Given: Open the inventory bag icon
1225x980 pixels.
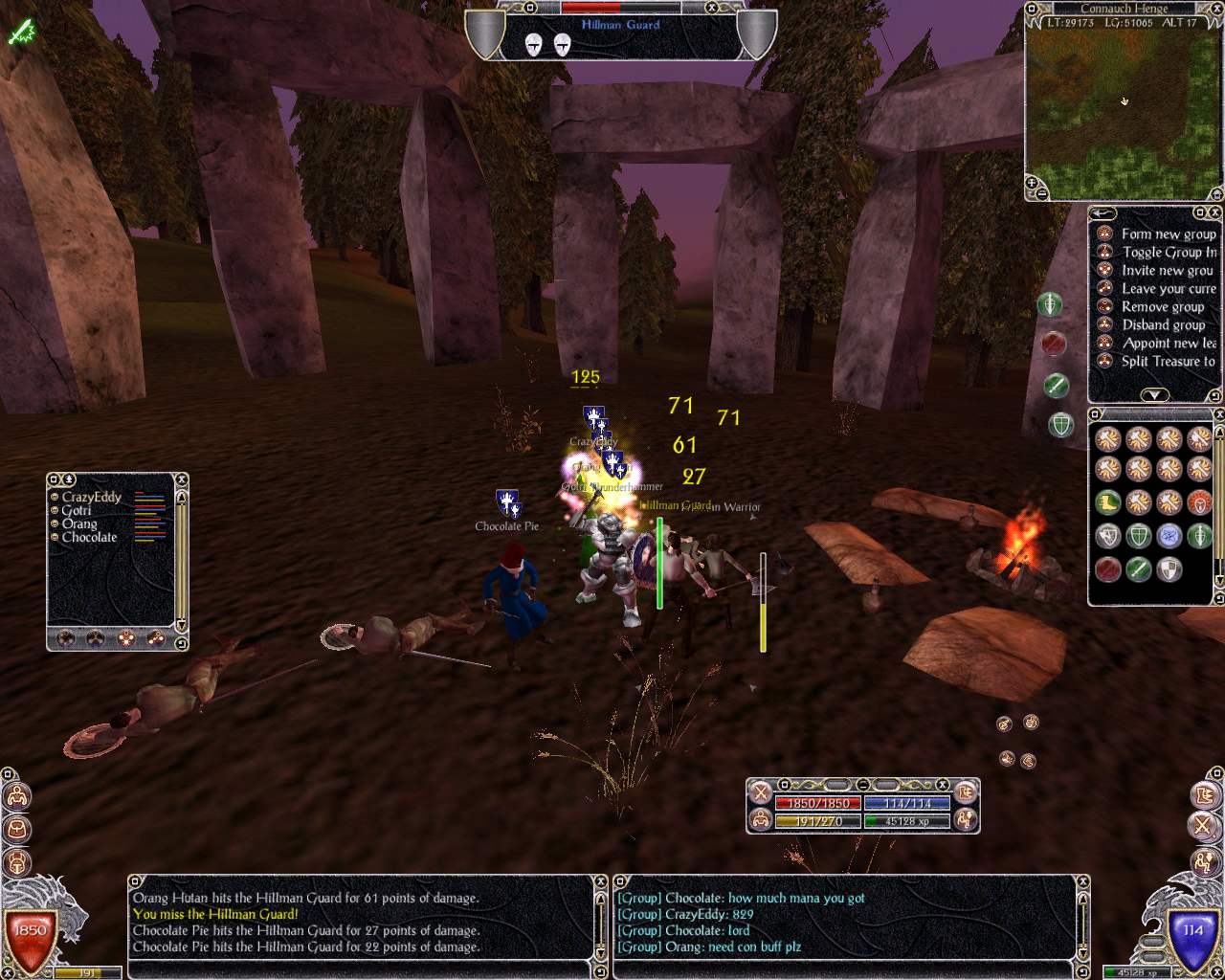Looking at the screenshot, I should tap(16, 829).
